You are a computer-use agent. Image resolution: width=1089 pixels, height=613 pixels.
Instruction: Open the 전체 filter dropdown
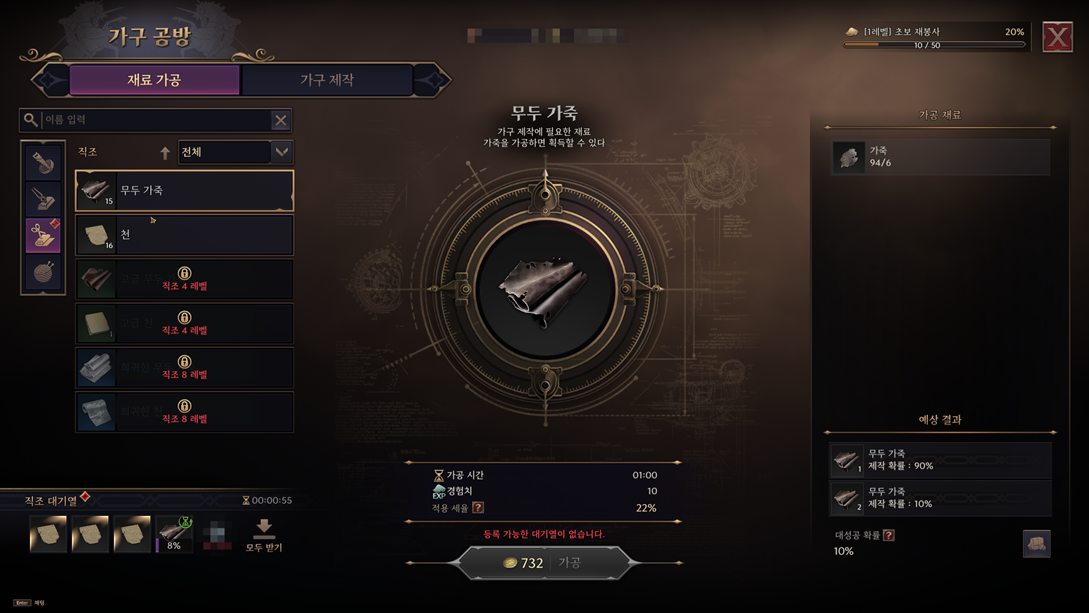[x=234, y=152]
